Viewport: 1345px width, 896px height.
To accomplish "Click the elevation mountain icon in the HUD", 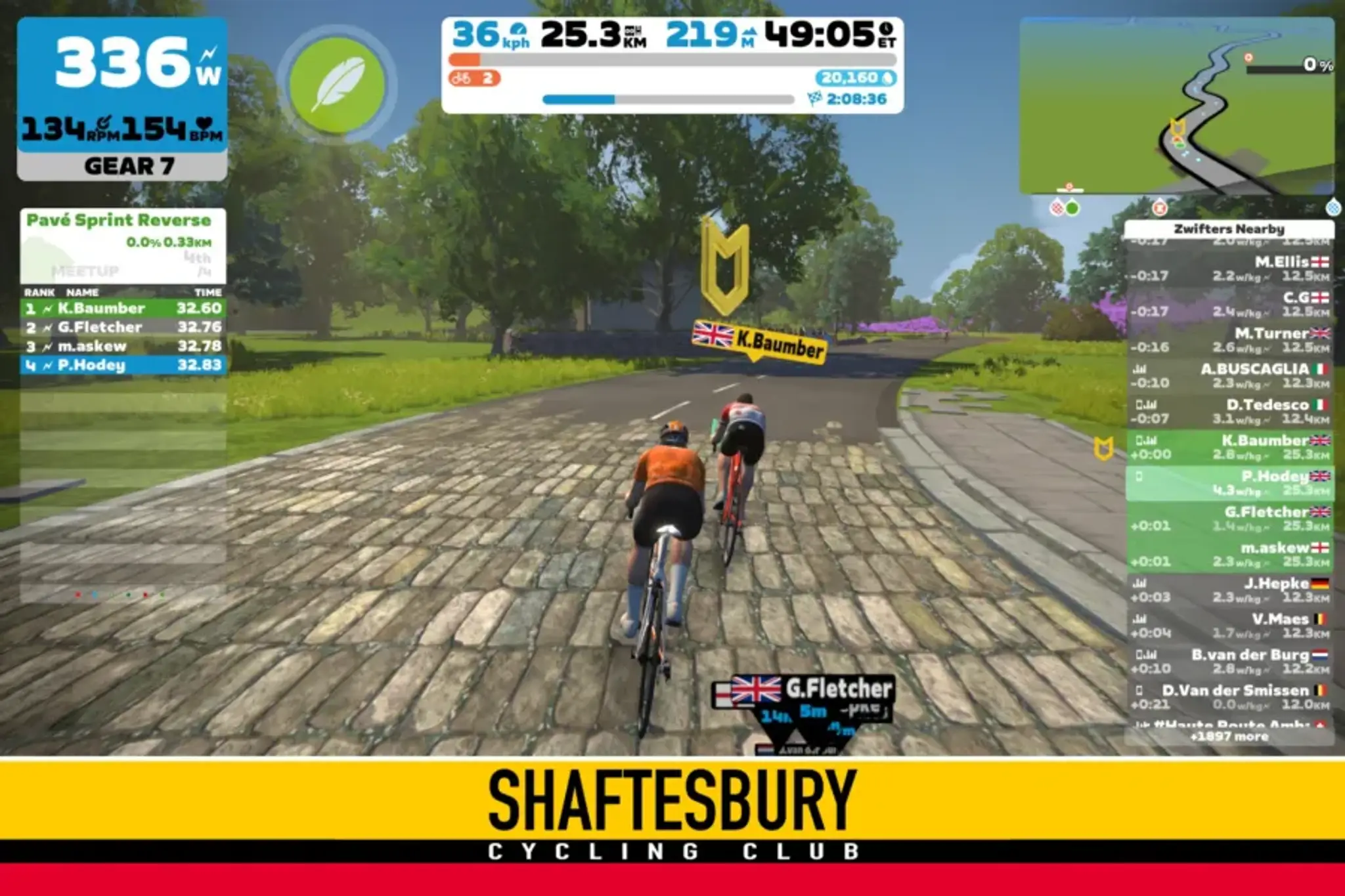I will coord(751,32).
